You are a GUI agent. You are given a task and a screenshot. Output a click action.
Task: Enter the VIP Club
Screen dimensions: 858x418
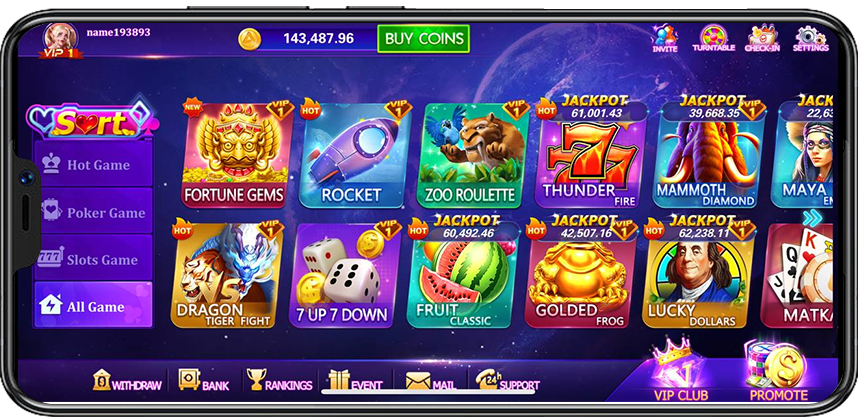[678, 372]
